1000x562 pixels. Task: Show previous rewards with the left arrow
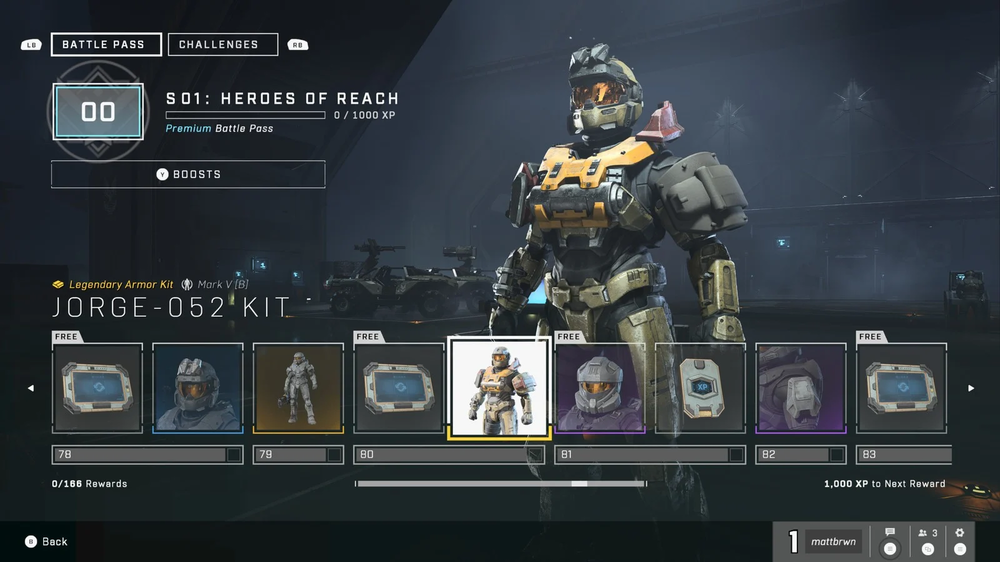point(30,388)
